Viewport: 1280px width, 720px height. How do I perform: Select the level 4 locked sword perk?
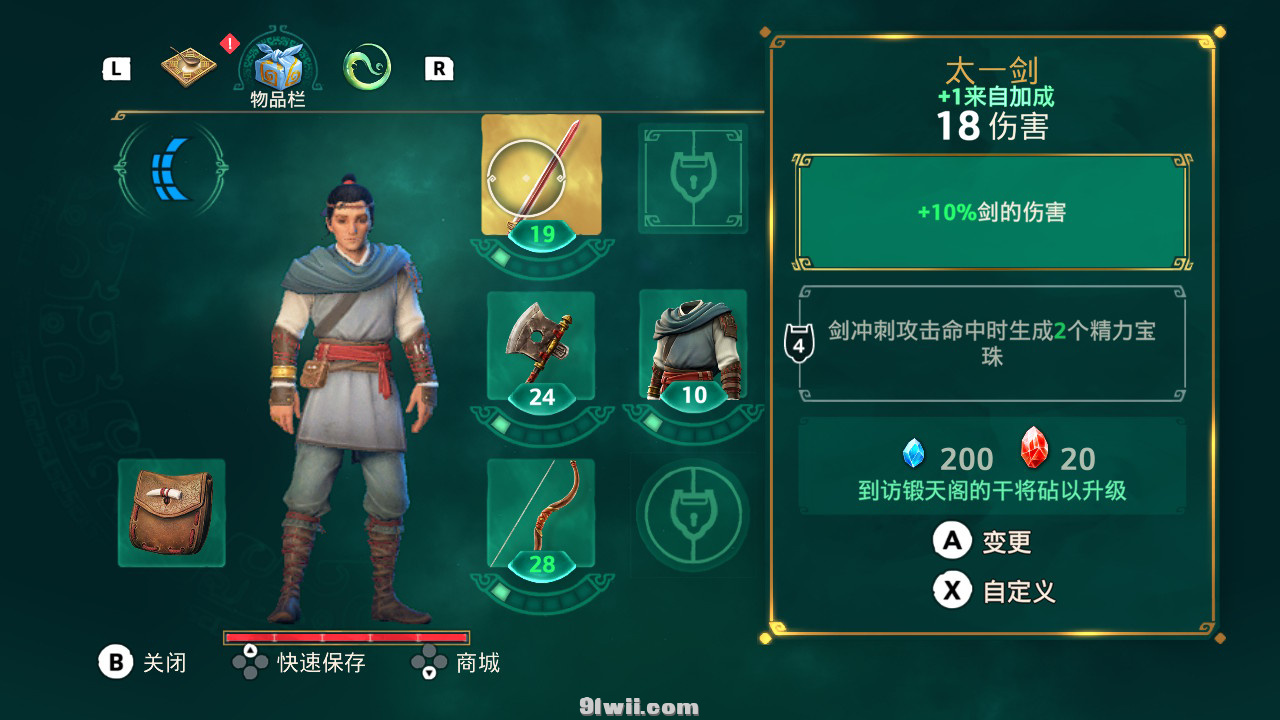[991, 343]
